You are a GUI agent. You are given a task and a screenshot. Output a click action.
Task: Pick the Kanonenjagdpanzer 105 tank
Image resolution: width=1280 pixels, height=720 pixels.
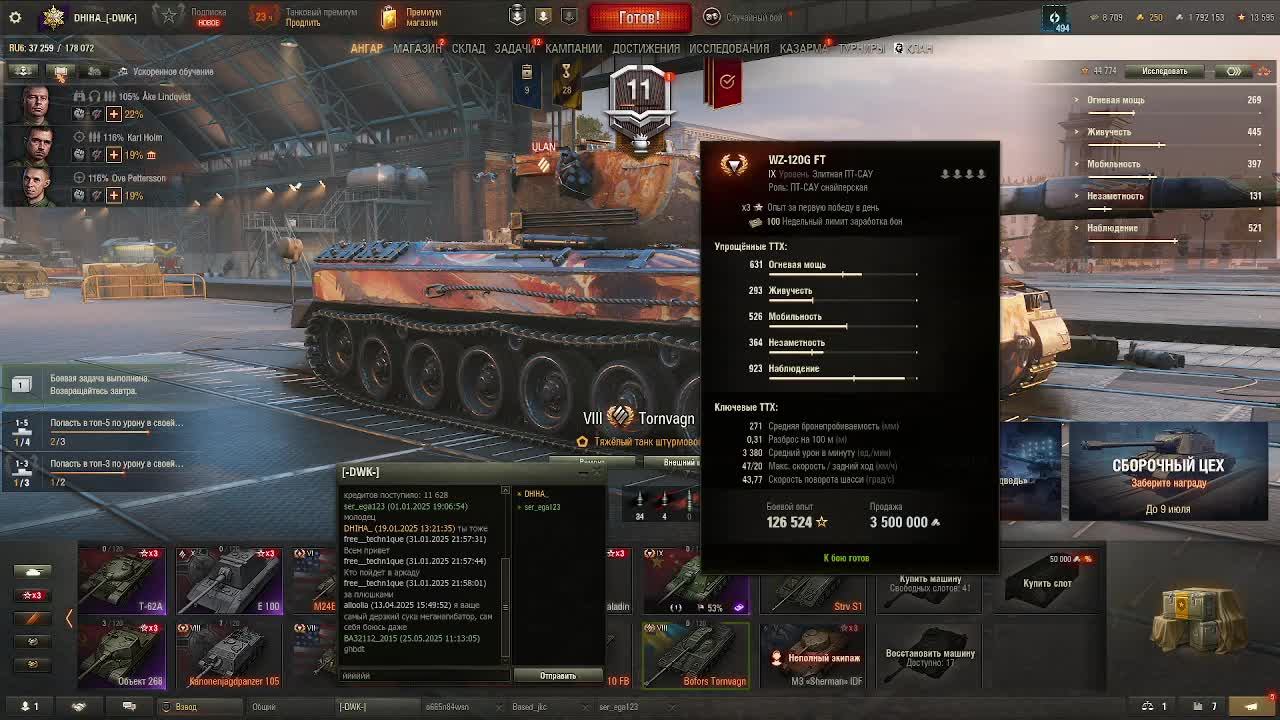pyautogui.click(x=229, y=655)
